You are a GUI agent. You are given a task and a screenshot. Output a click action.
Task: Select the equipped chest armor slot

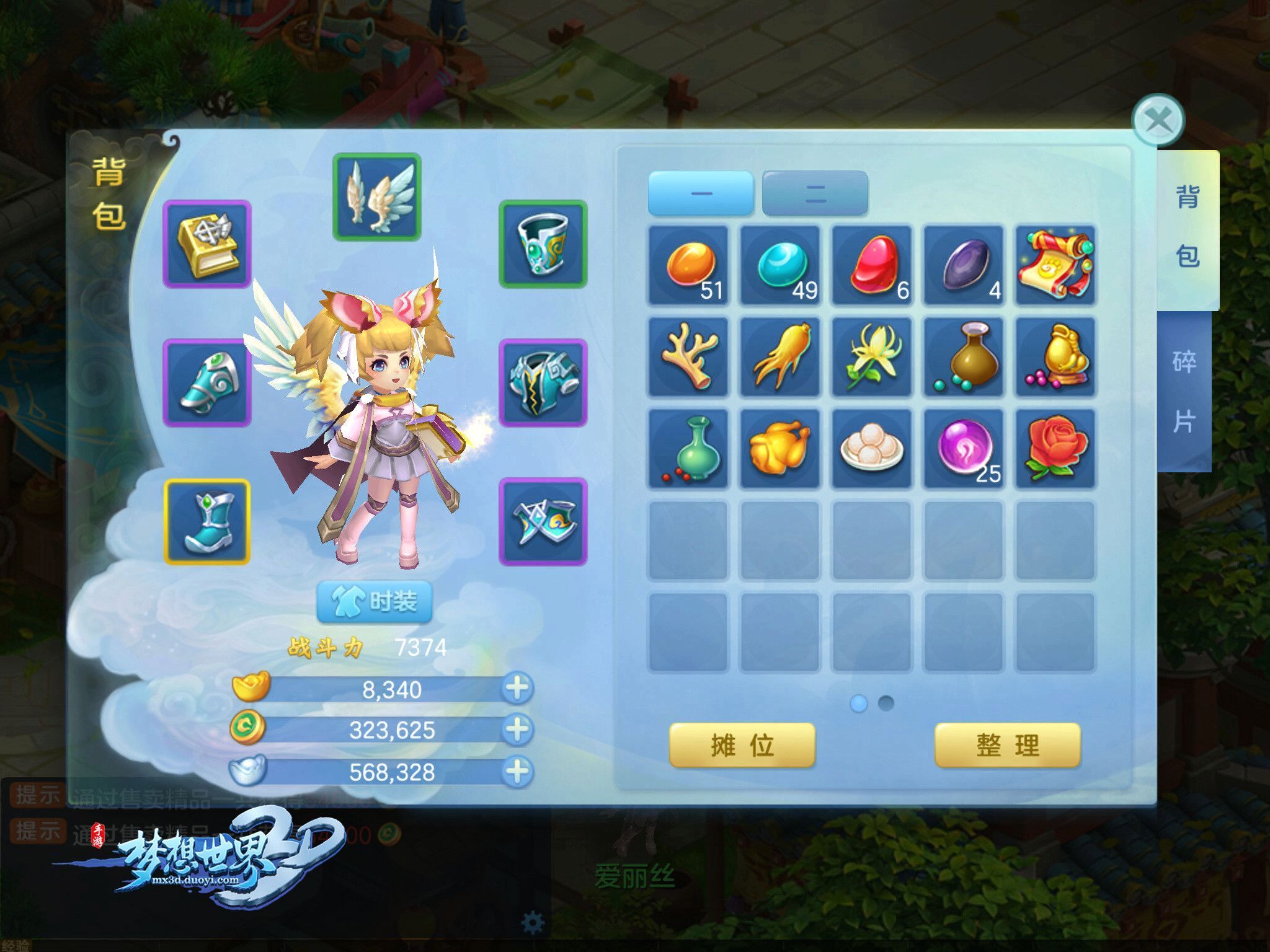(543, 383)
